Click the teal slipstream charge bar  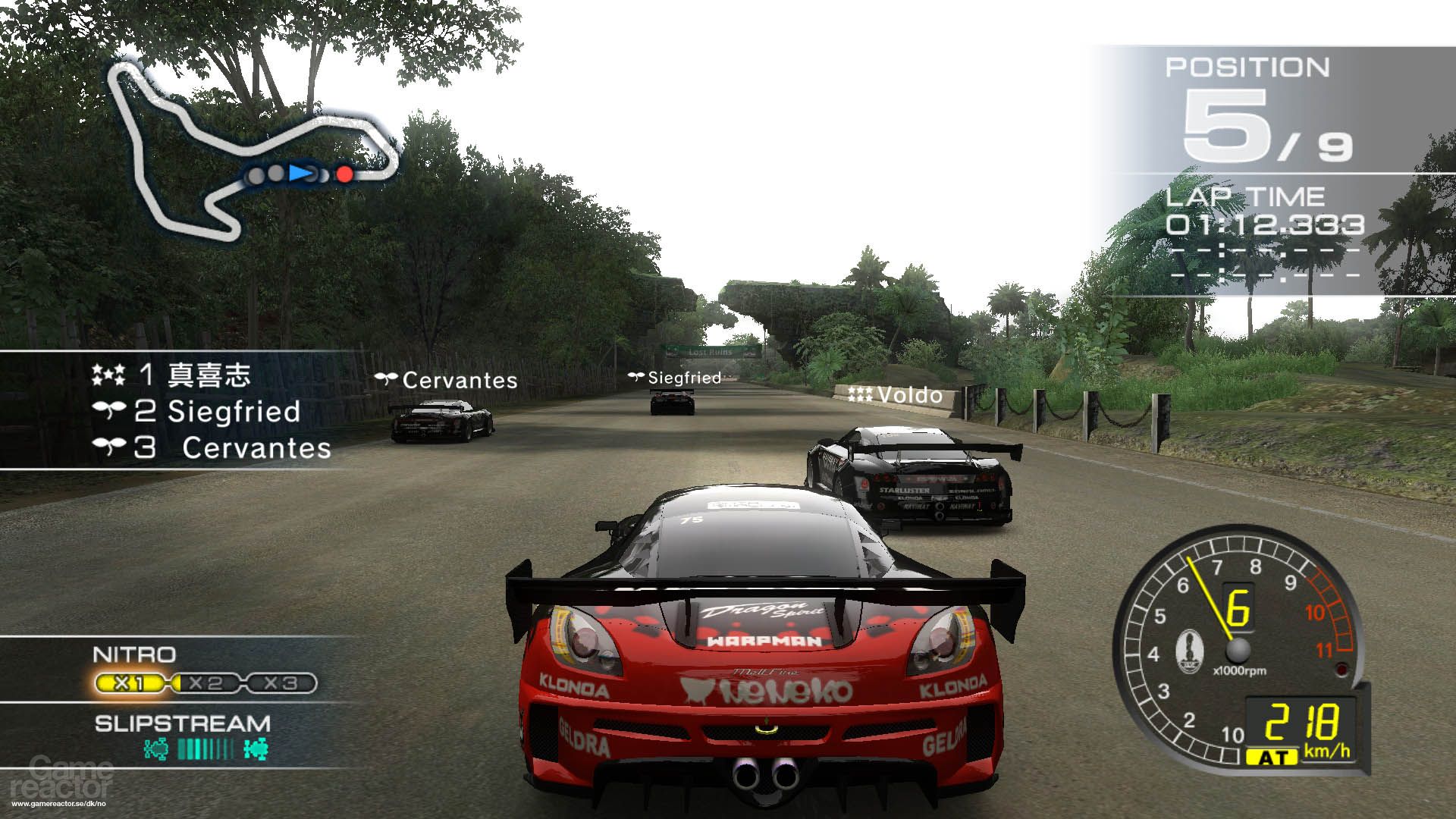click(x=206, y=748)
